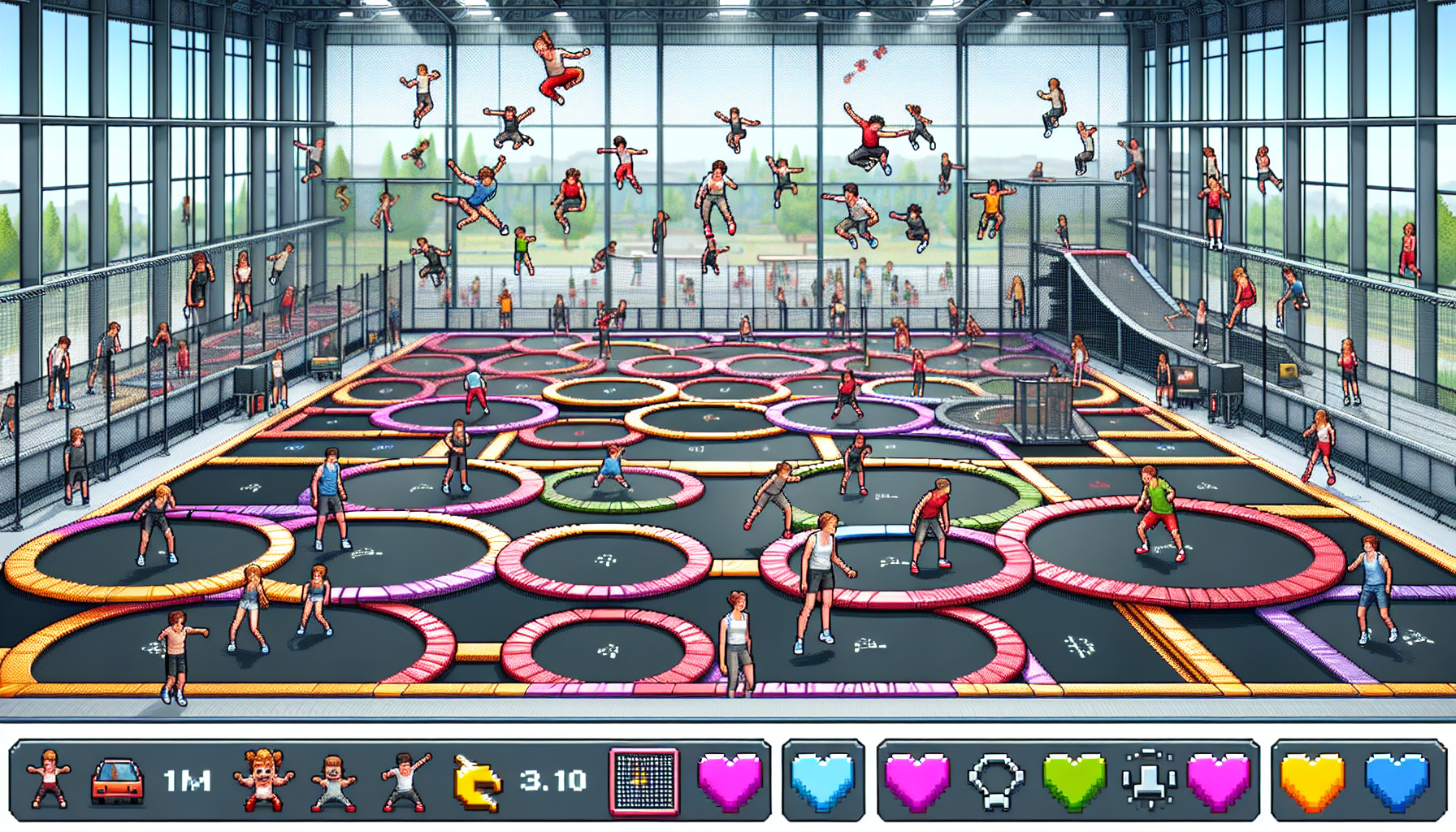The image size is (1456, 832).
Task: Select the first jumper with arms spread
Action: [x=47, y=780]
